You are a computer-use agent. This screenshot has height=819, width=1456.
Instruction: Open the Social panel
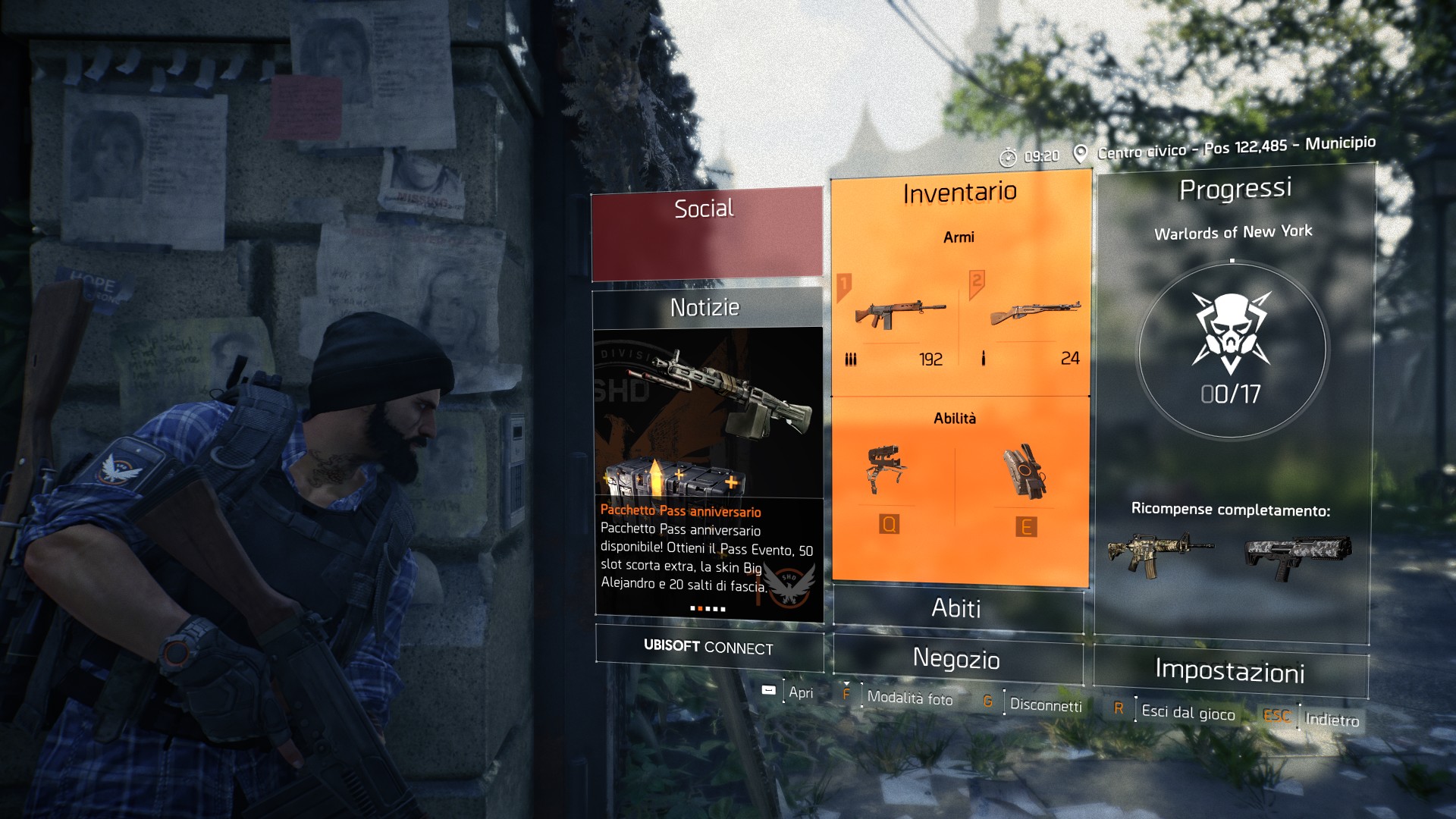point(706,234)
